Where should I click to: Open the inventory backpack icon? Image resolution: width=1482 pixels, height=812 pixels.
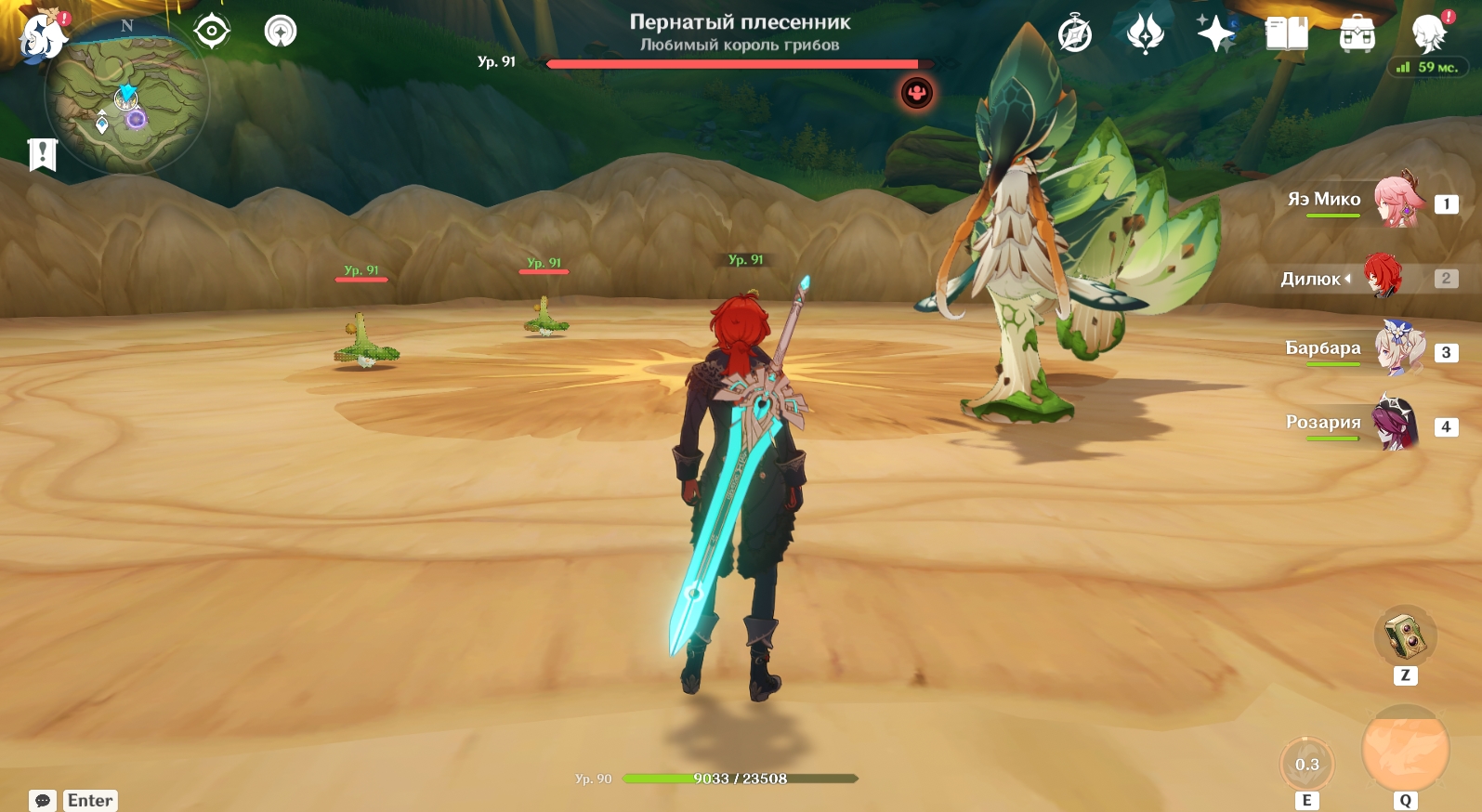[x=1357, y=35]
